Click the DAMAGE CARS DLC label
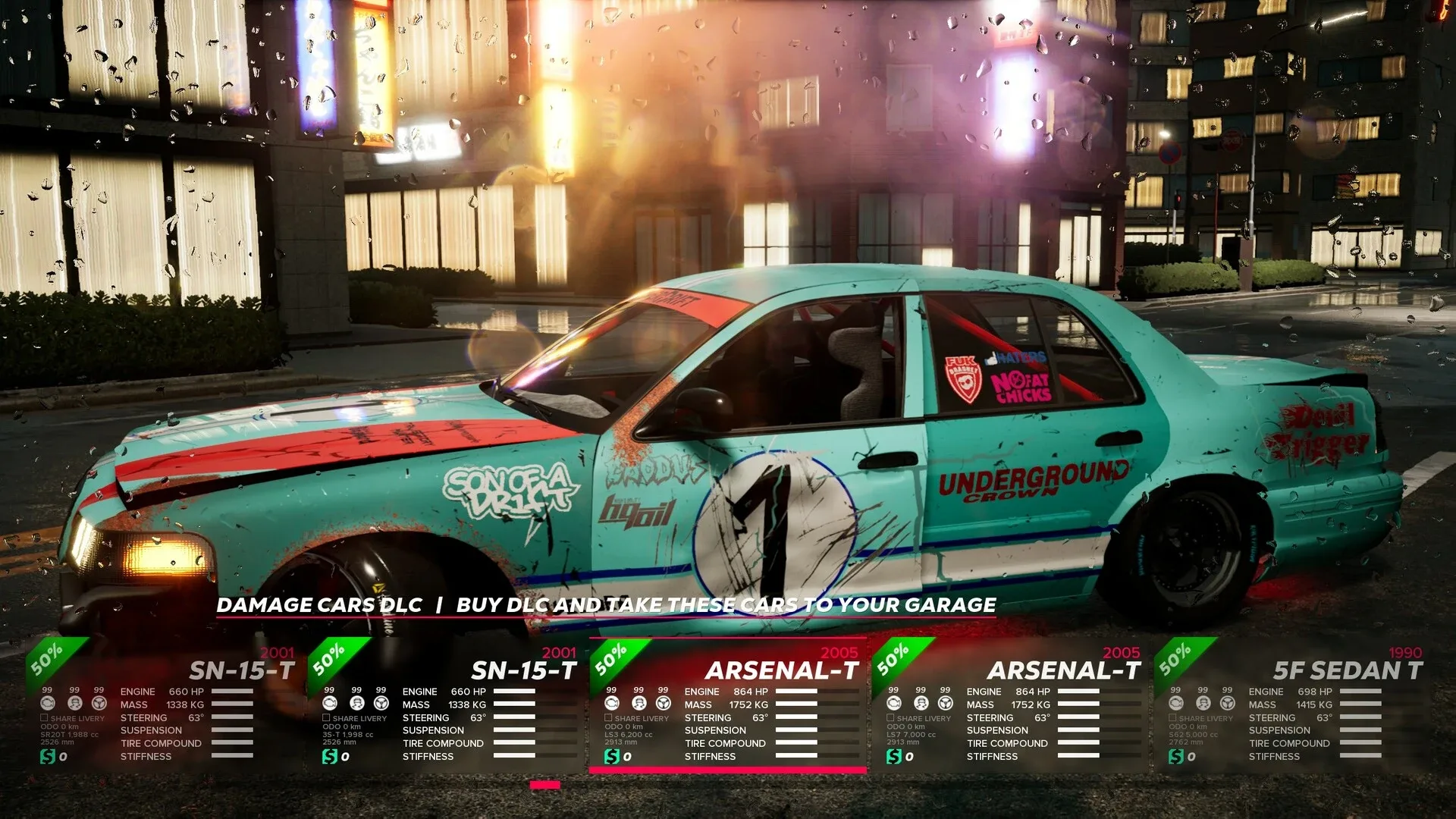Screen dimensions: 1456x819 pyautogui.click(x=318, y=606)
